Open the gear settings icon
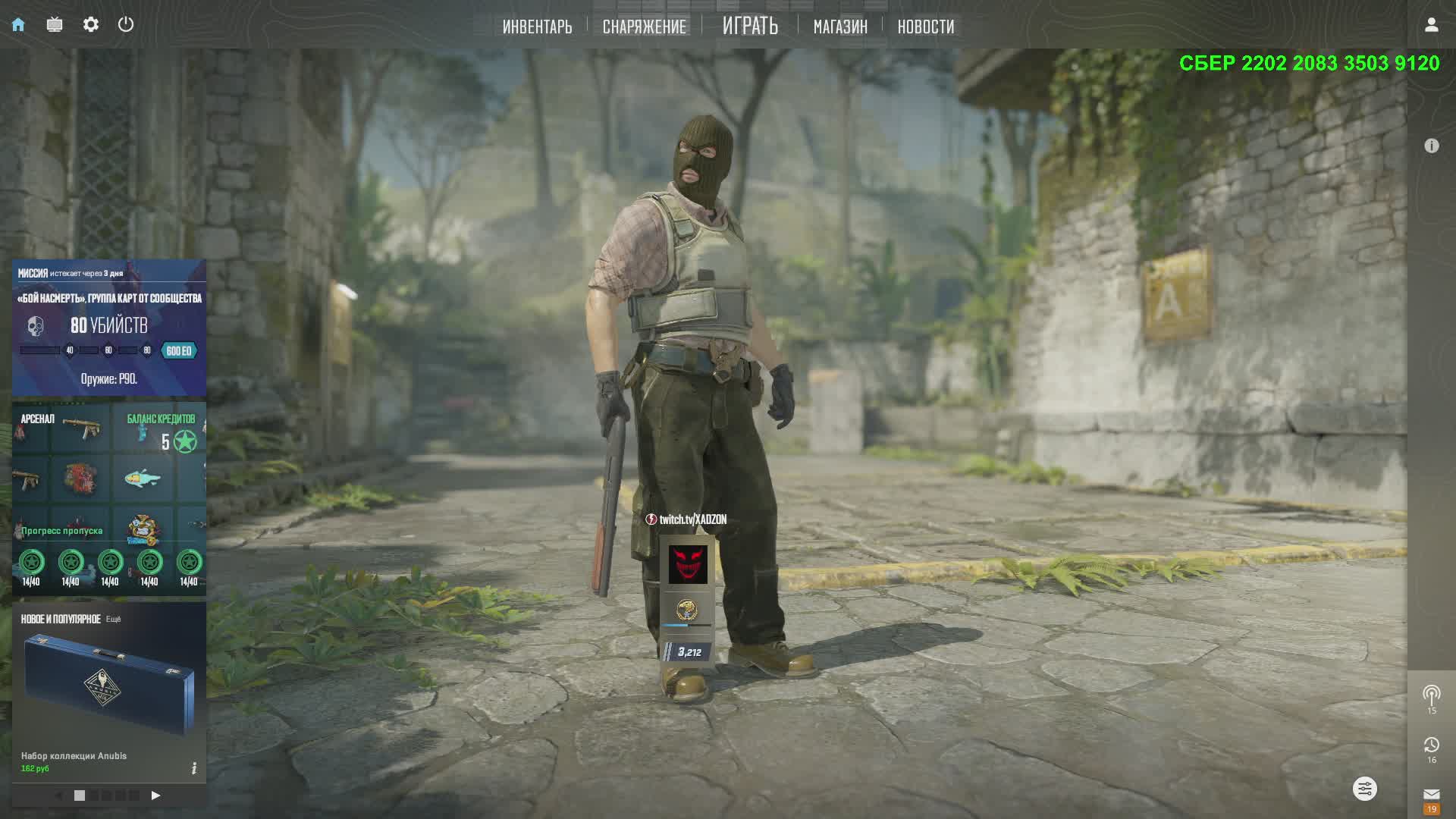This screenshot has height=819, width=1456. coord(91,25)
